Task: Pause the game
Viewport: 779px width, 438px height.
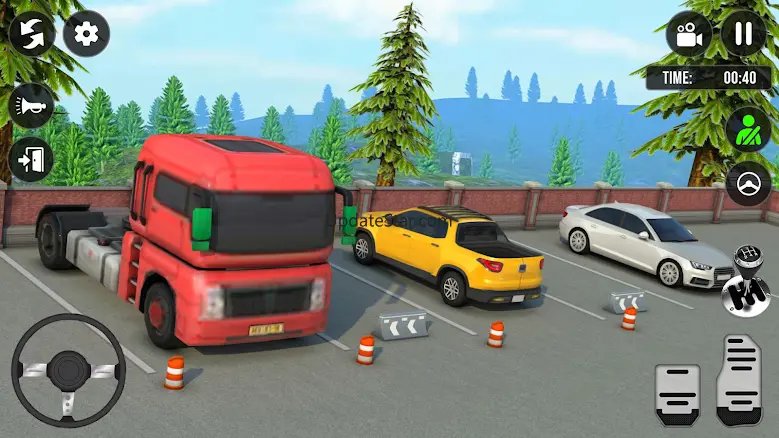Action: point(744,34)
